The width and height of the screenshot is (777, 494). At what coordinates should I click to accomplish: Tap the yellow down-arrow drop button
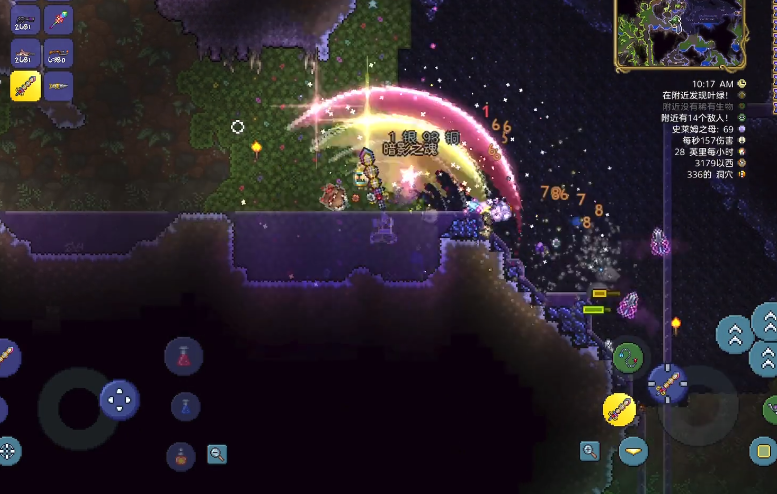coord(632,451)
